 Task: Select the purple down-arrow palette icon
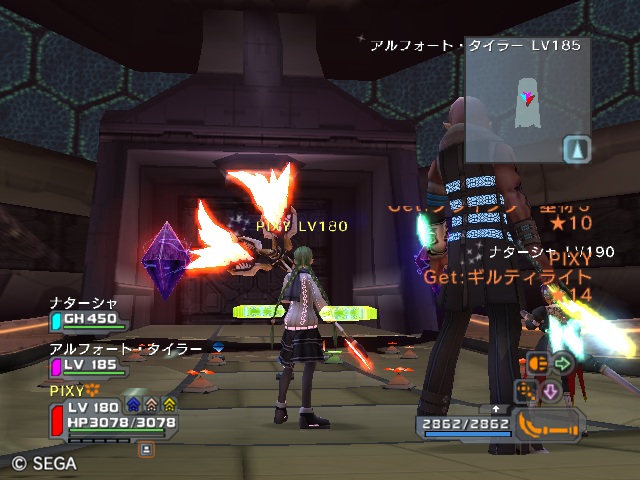pyautogui.click(x=550, y=390)
